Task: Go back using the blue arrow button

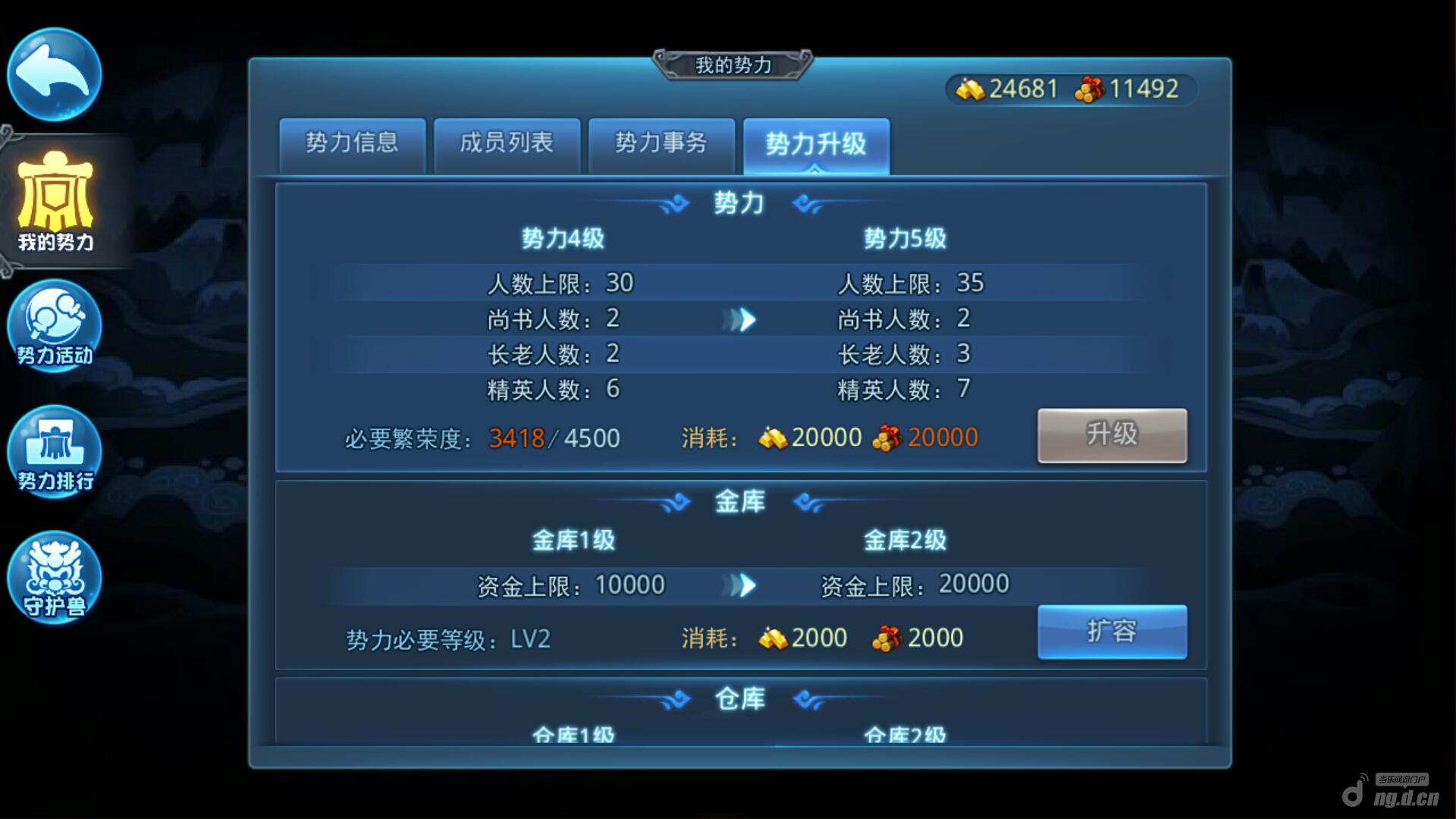Action: pos(54,74)
